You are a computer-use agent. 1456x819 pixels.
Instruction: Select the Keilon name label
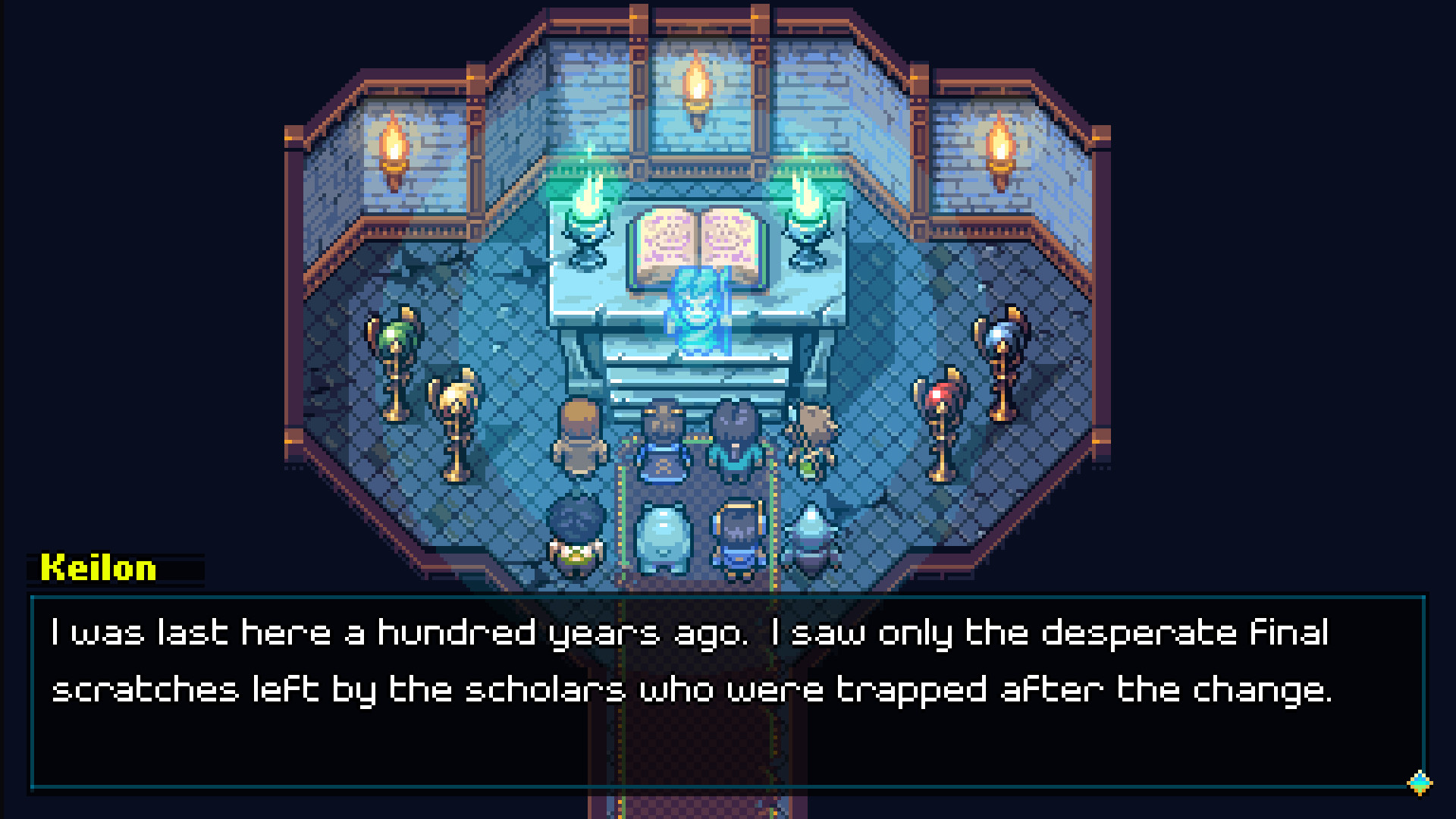pos(99,569)
